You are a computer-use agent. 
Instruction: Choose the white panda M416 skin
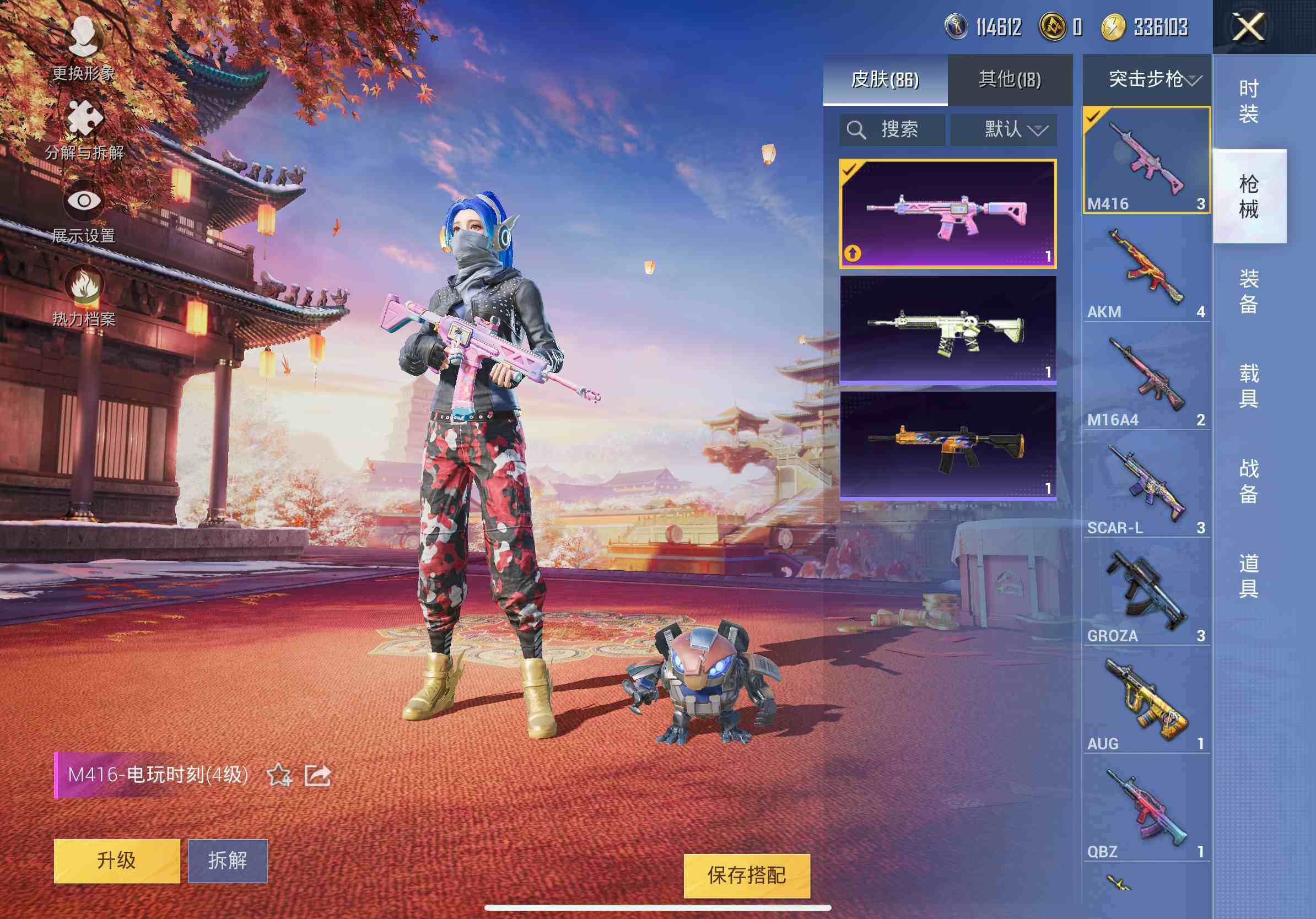(947, 329)
